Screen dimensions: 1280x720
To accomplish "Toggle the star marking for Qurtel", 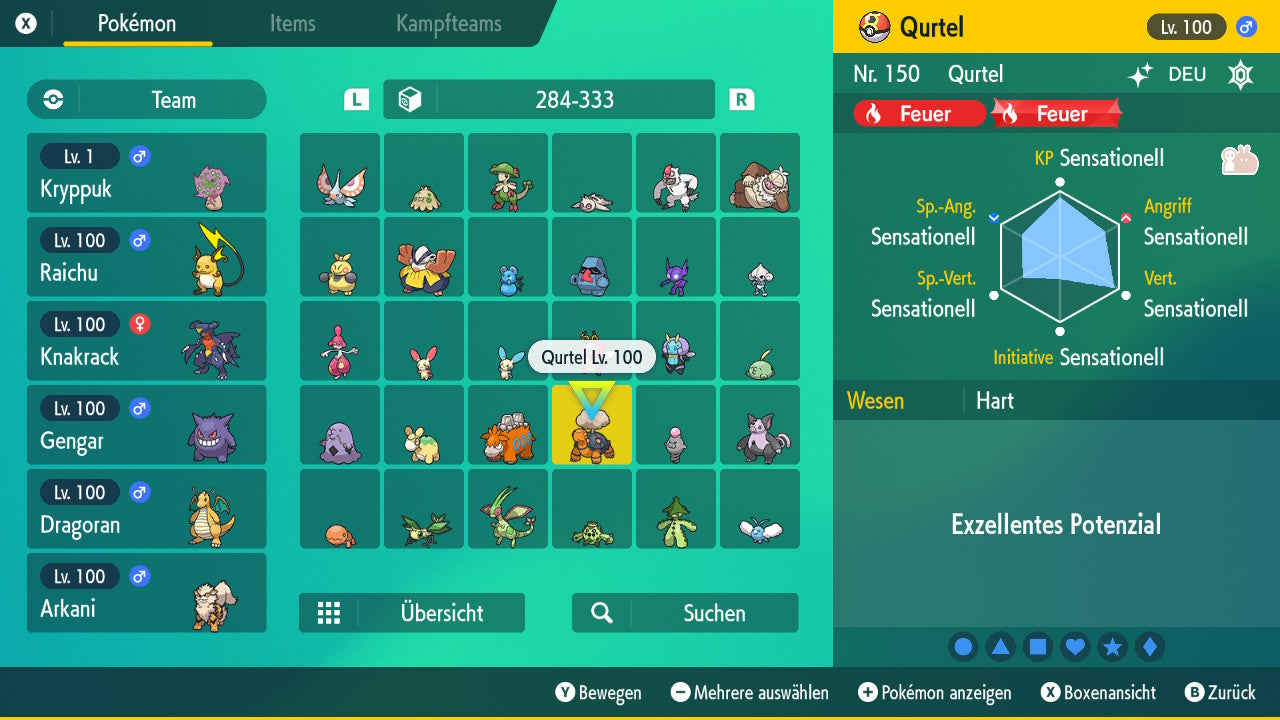I will (1112, 646).
